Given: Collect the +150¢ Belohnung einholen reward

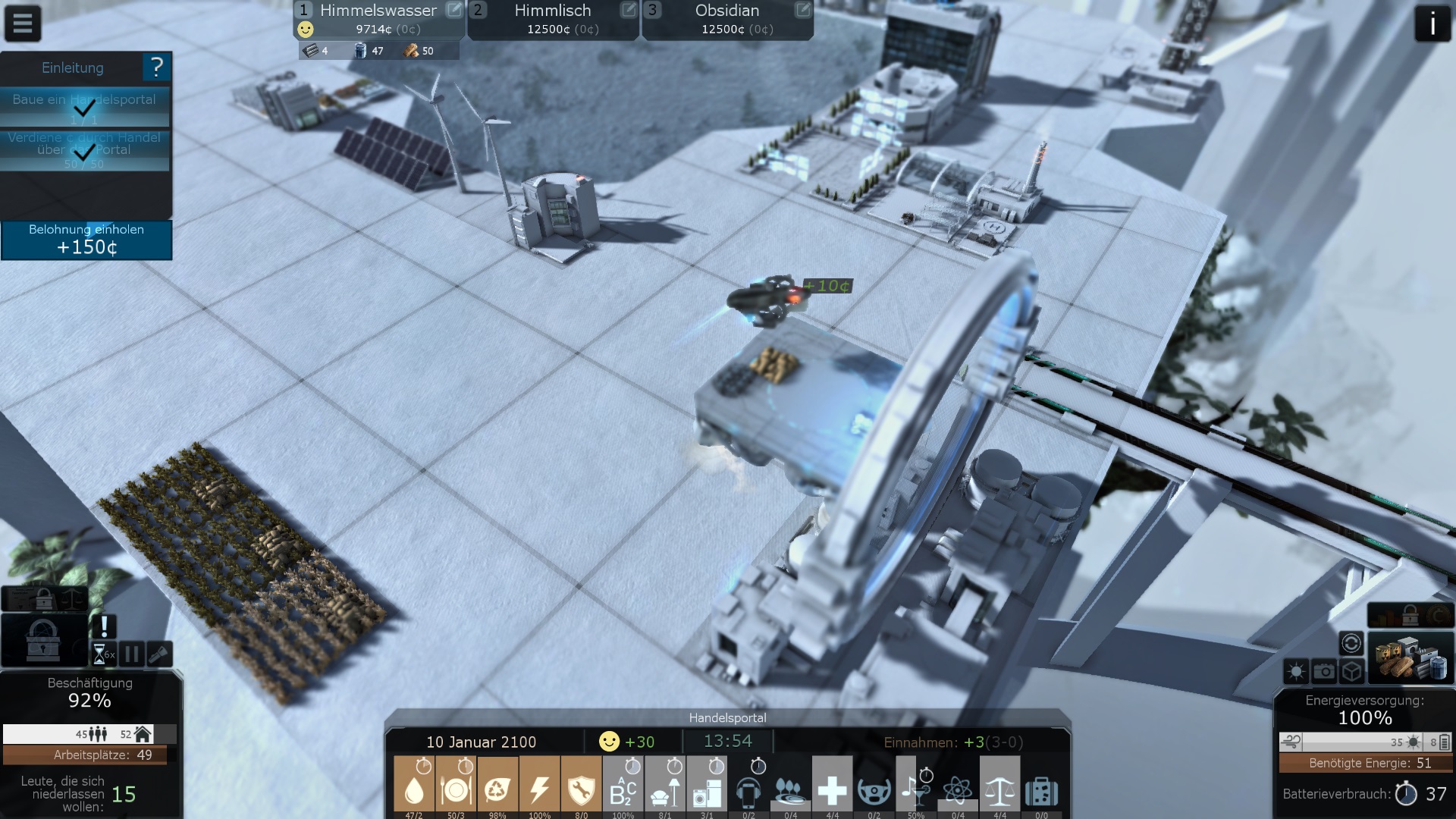Looking at the screenshot, I should click(86, 240).
